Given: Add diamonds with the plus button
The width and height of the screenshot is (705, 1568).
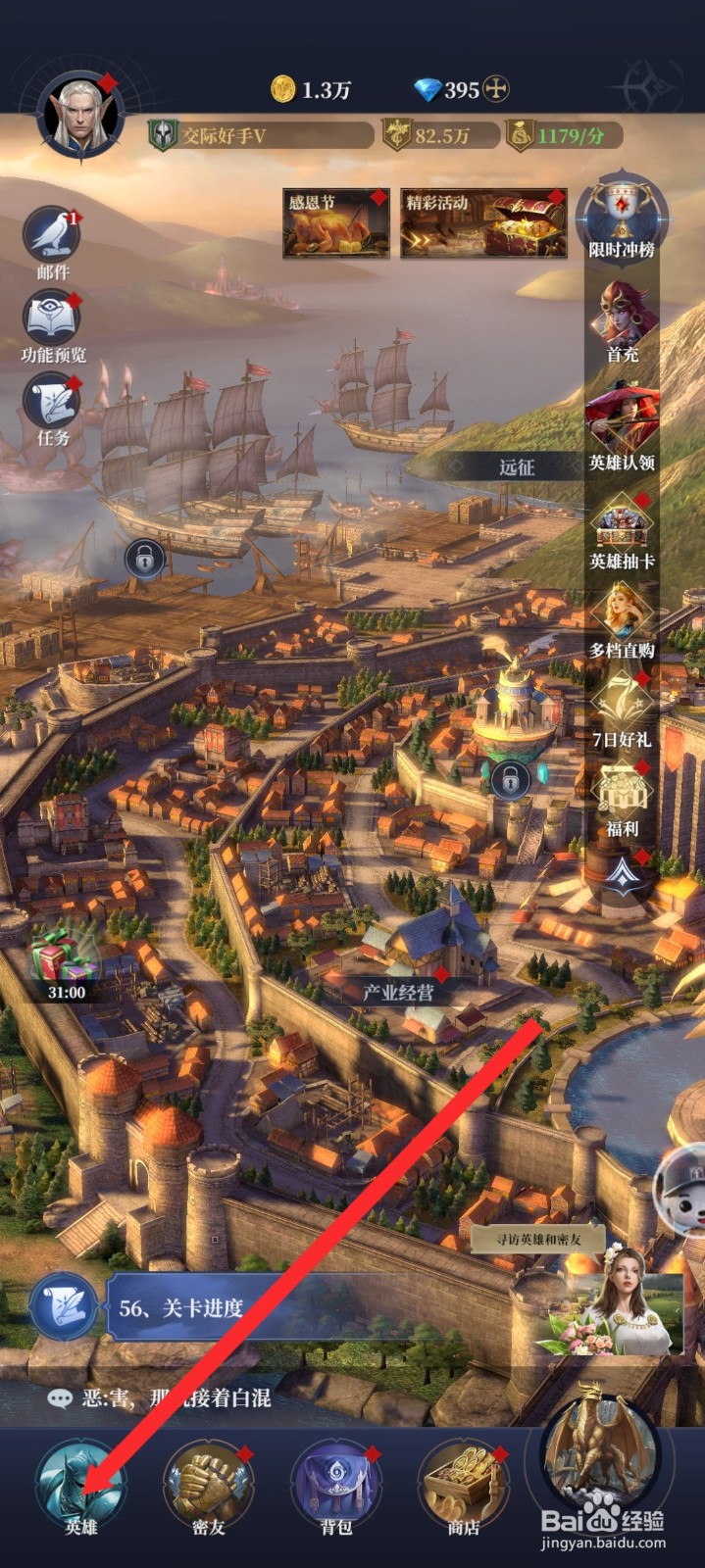Looking at the screenshot, I should pyautogui.click(x=497, y=90).
